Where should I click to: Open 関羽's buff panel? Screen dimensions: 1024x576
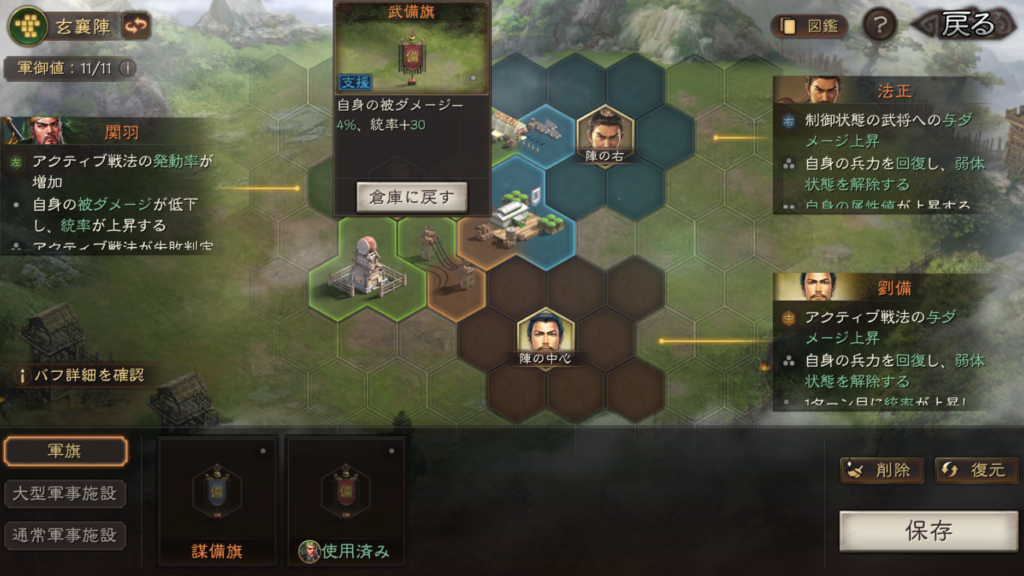click(108, 186)
